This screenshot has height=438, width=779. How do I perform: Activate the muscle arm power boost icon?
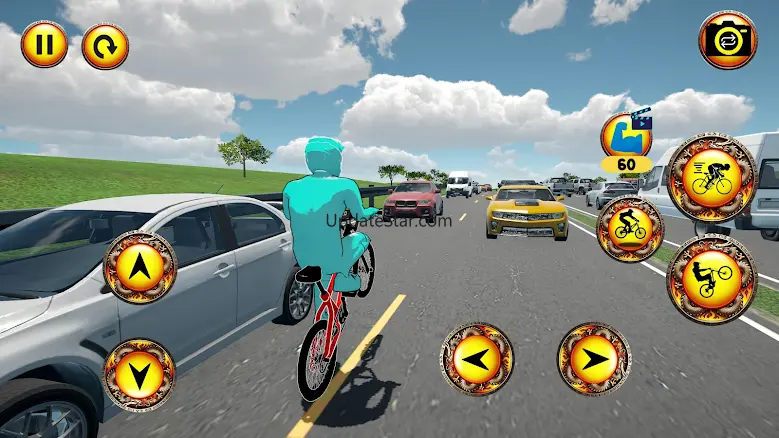click(625, 137)
